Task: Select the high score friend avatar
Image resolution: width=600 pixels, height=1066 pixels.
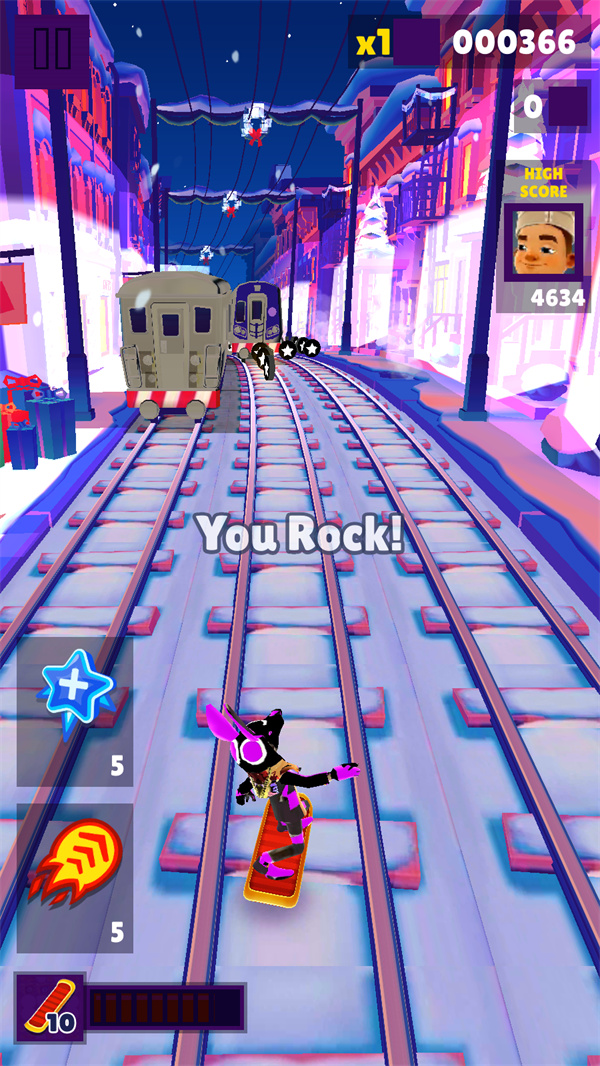Action: [x=543, y=244]
